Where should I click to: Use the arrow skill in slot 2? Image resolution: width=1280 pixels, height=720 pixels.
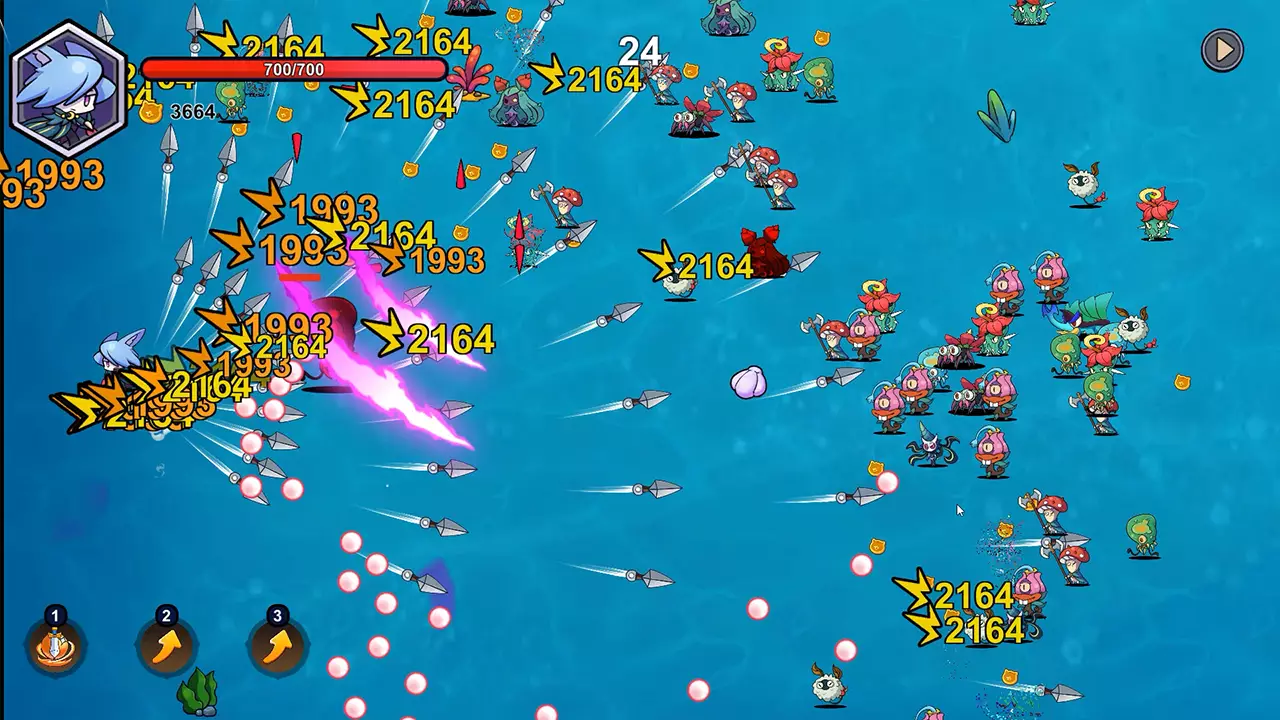coord(167,646)
